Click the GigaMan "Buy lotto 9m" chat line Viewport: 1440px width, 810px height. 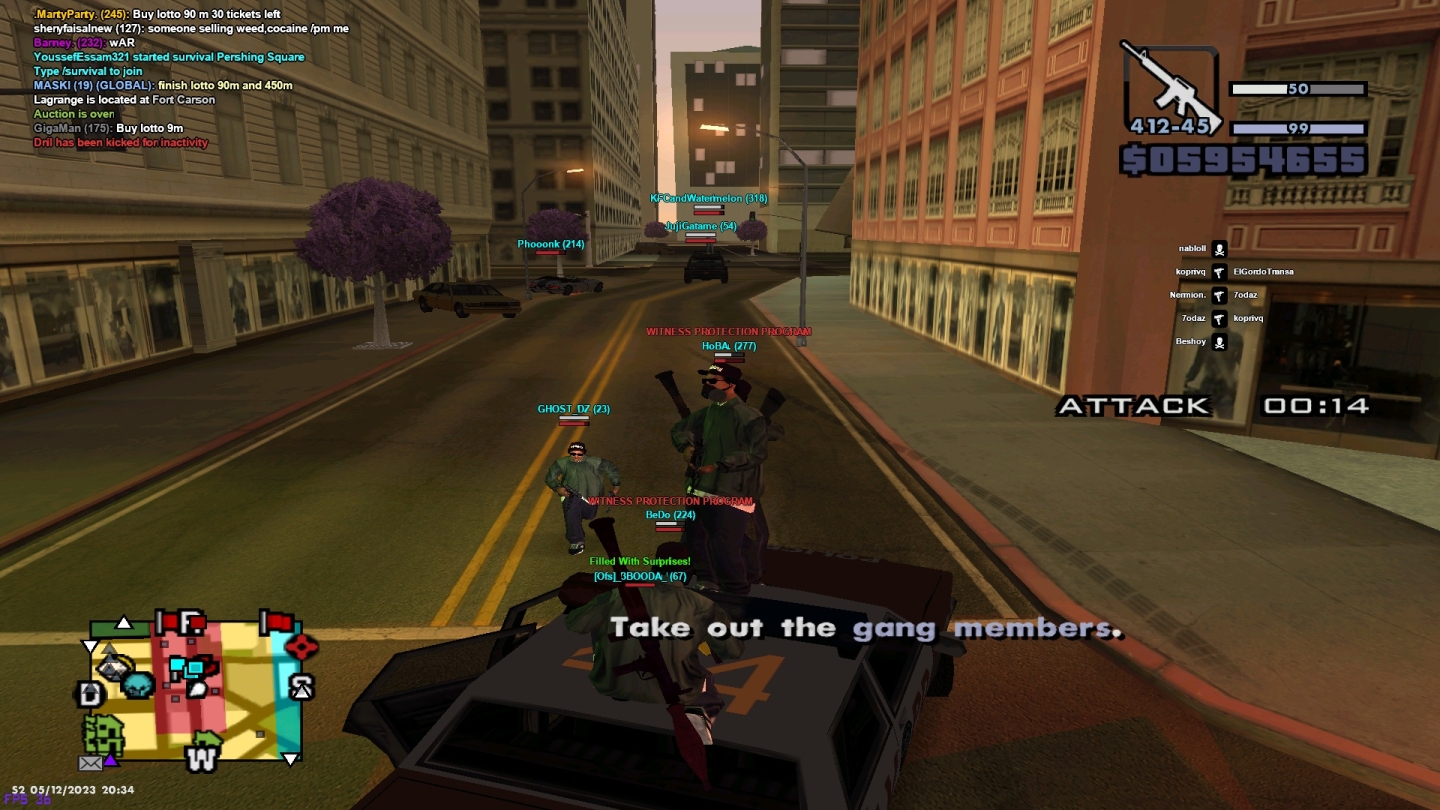(108, 128)
